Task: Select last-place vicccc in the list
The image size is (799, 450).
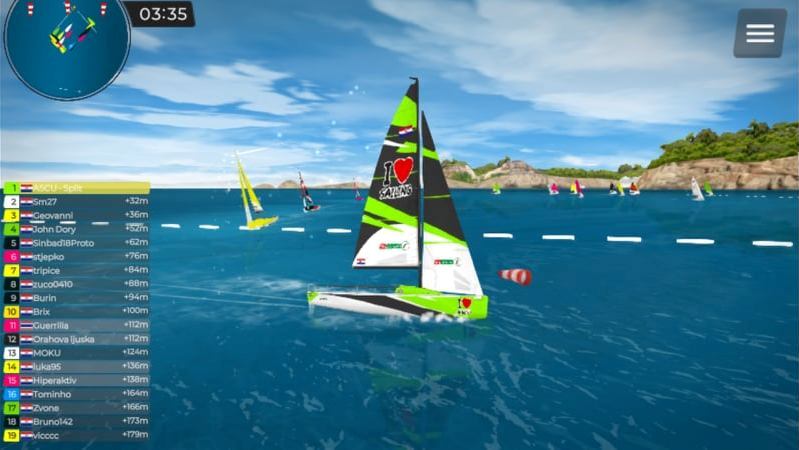Action: click(76, 435)
